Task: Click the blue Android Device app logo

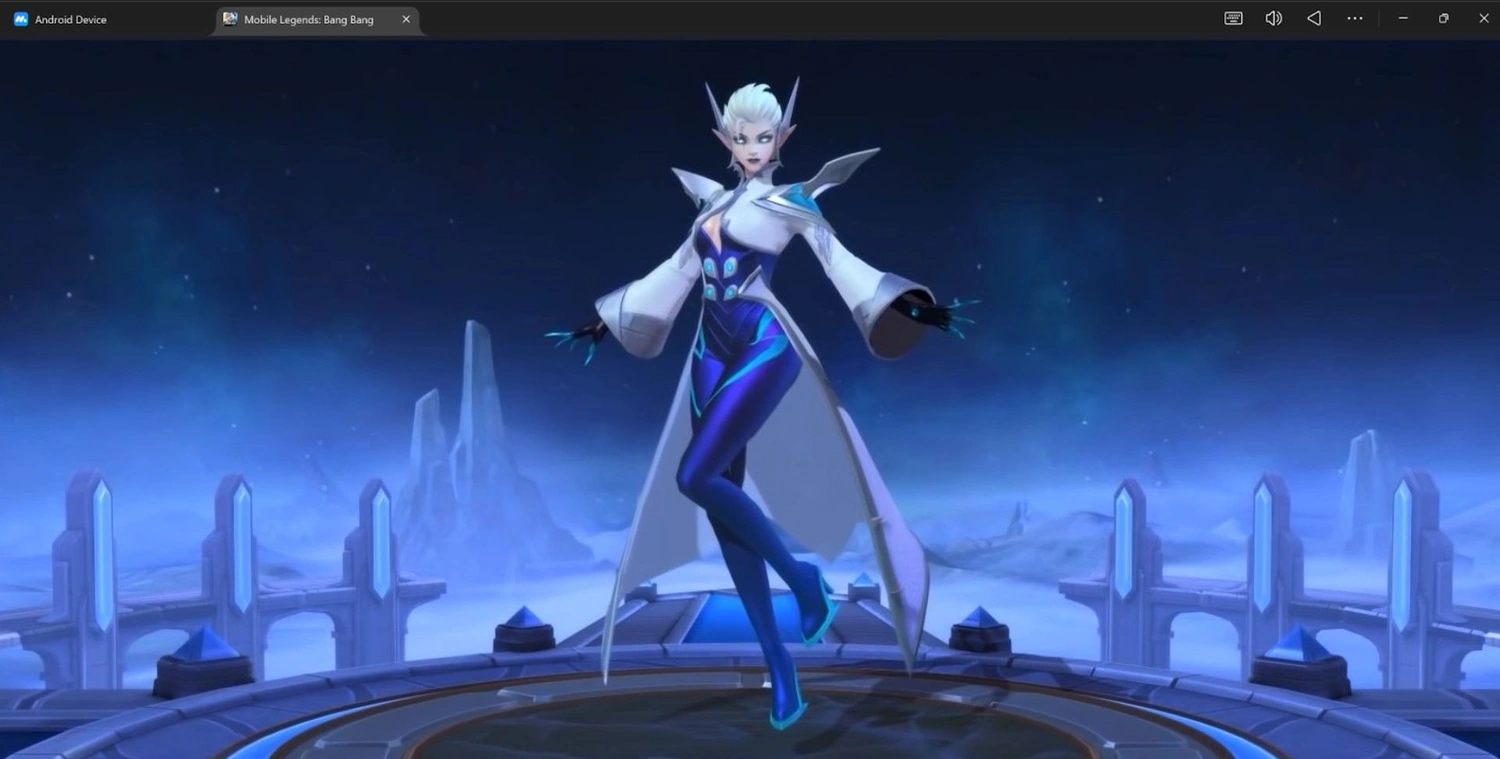Action: tap(20, 18)
